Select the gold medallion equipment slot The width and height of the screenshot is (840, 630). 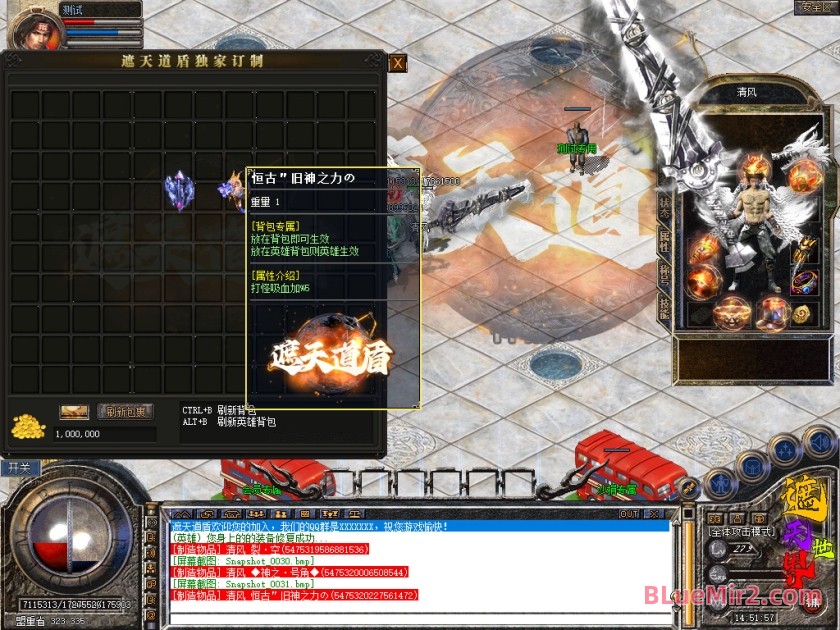pyautogui.click(x=802, y=314)
